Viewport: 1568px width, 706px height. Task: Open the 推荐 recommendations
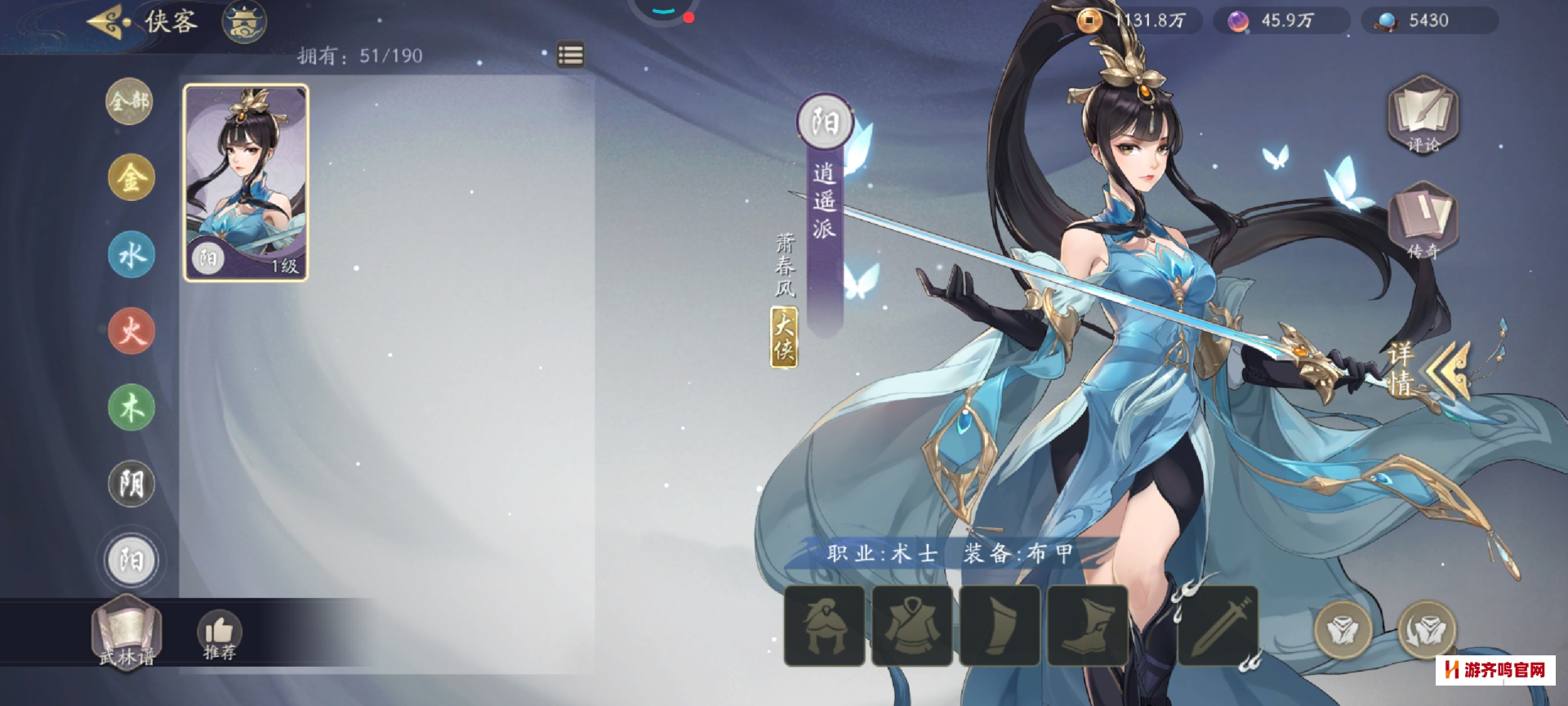point(219,635)
